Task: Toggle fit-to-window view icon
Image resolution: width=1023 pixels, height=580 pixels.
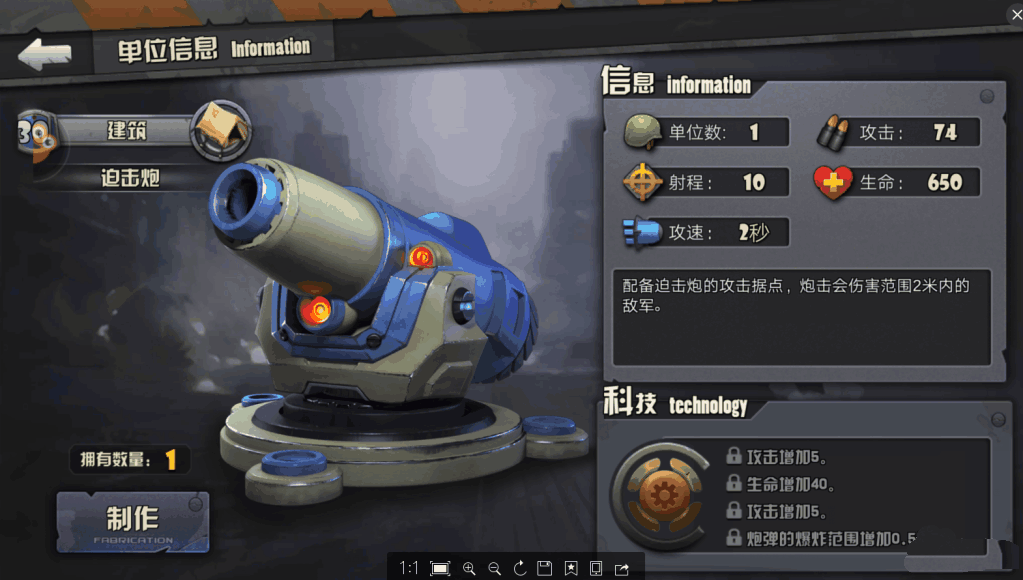Action: tap(440, 568)
